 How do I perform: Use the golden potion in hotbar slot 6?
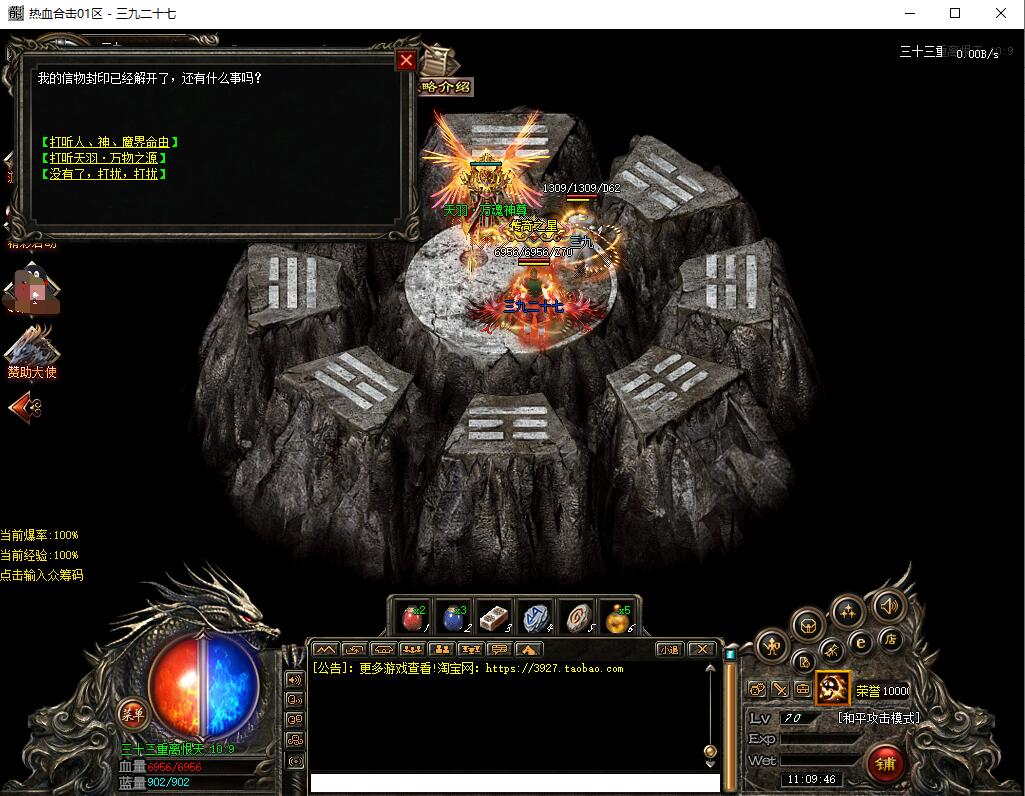click(x=617, y=617)
